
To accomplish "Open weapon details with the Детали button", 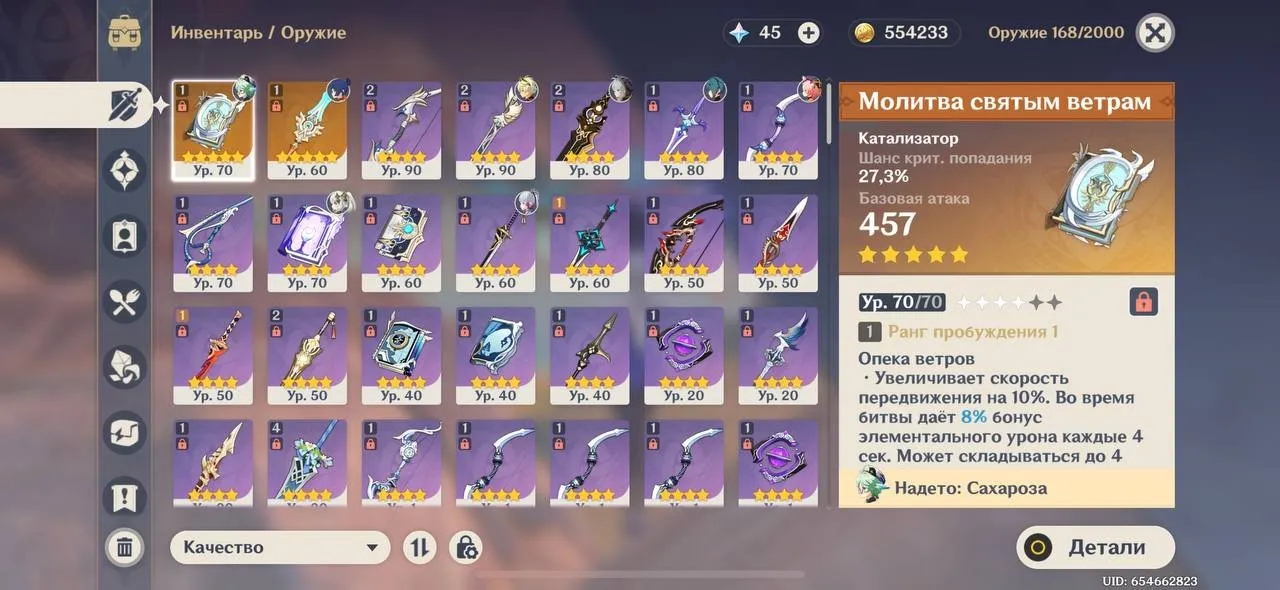I will (x=1095, y=547).
